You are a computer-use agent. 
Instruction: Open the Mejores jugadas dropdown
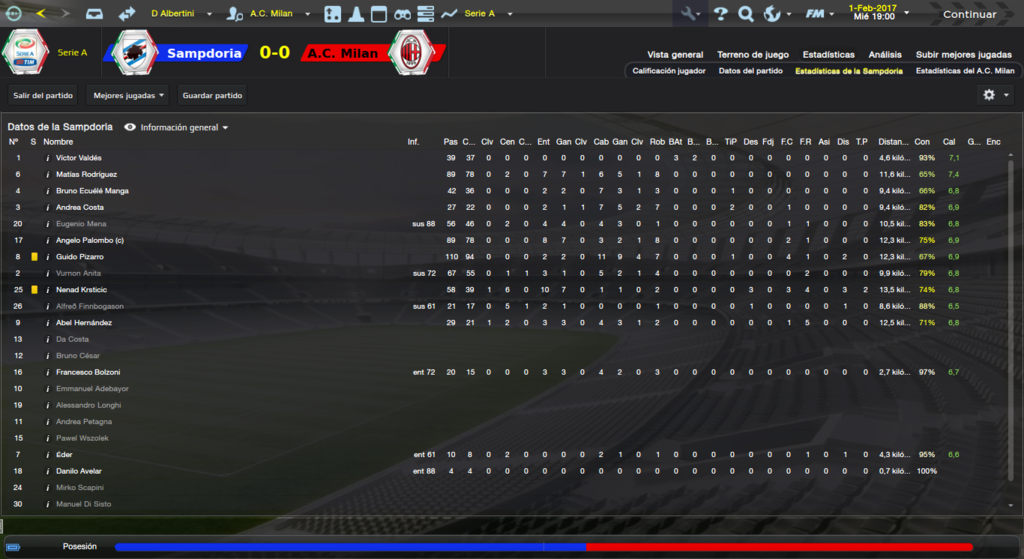pyautogui.click(x=127, y=95)
